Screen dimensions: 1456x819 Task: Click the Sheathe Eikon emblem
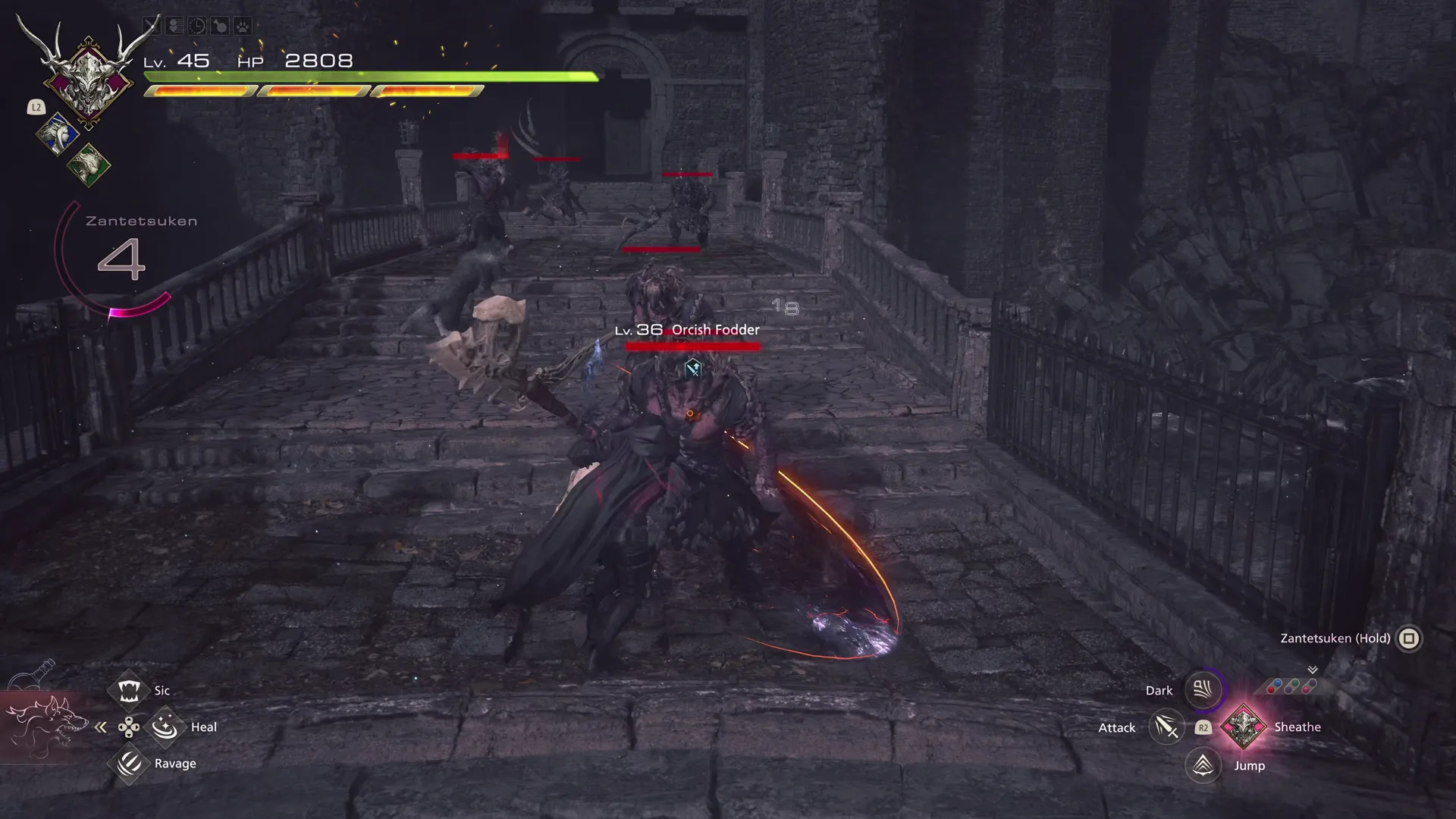click(1244, 727)
